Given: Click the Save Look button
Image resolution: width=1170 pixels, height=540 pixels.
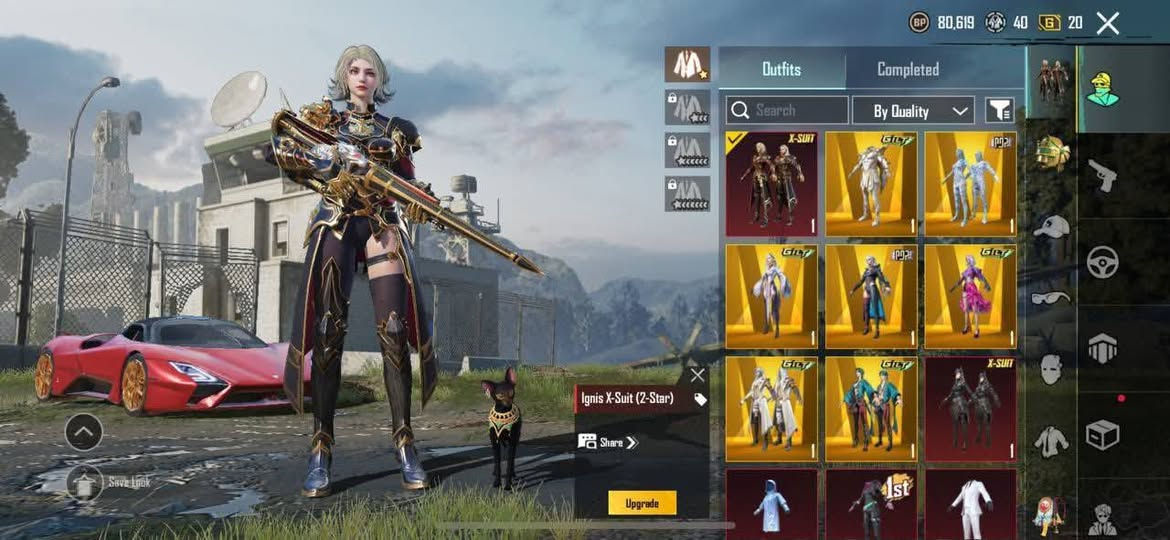Looking at the screenshot, I should click(x=85, y=482).
